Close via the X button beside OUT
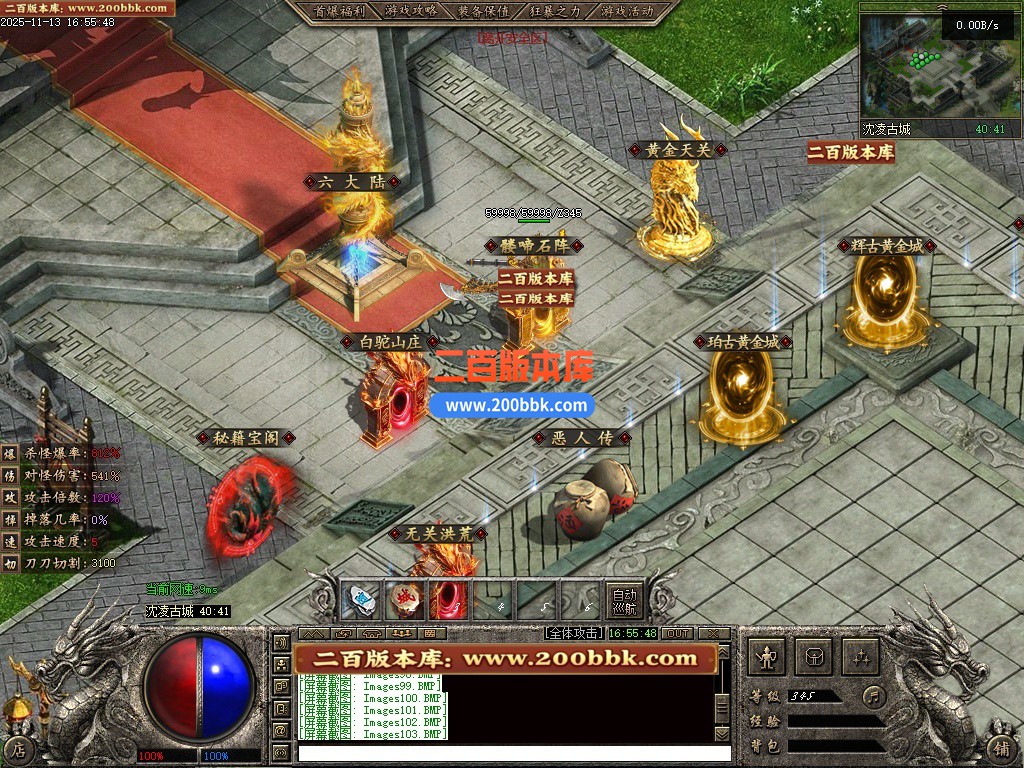The height and width of the screenshot is (768, 1024). (713, 633)
